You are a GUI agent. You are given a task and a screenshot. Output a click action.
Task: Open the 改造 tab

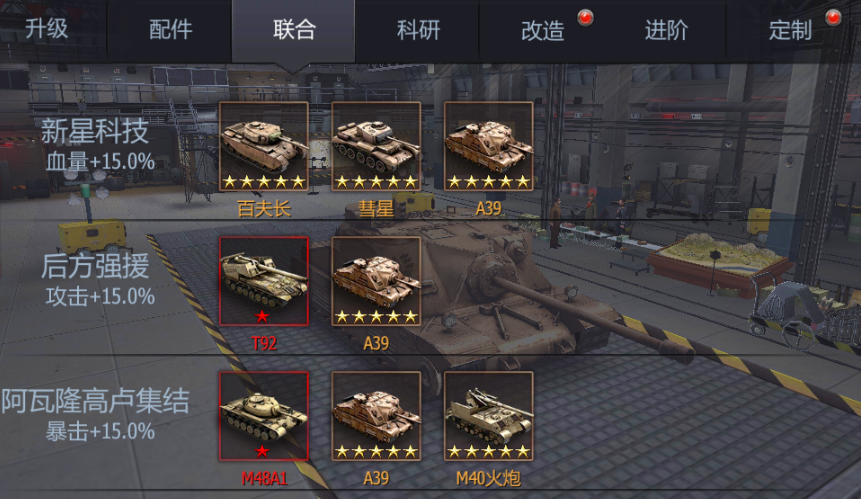tap(543, 30)
